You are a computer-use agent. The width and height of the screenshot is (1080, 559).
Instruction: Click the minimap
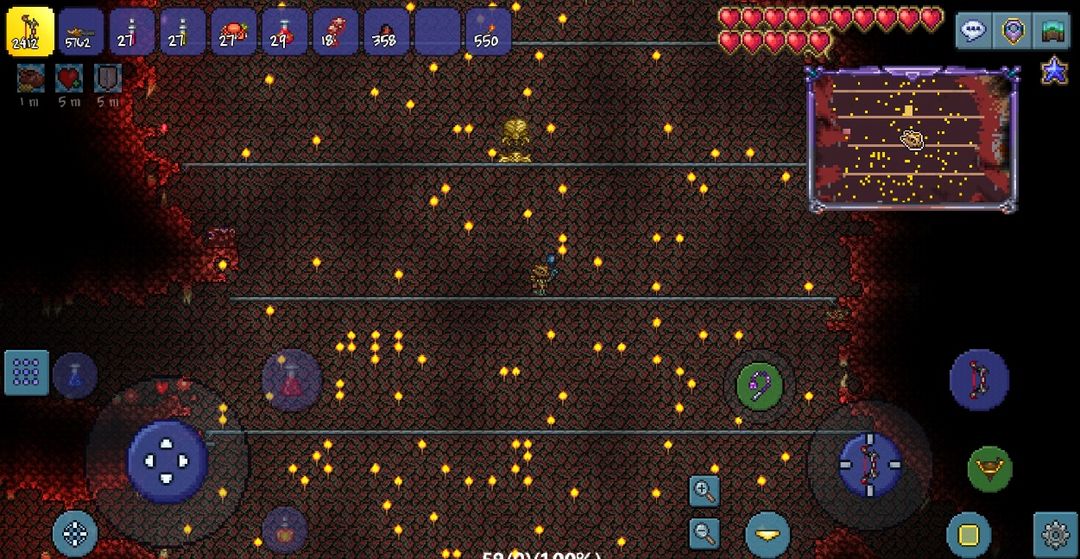(910, 139)
